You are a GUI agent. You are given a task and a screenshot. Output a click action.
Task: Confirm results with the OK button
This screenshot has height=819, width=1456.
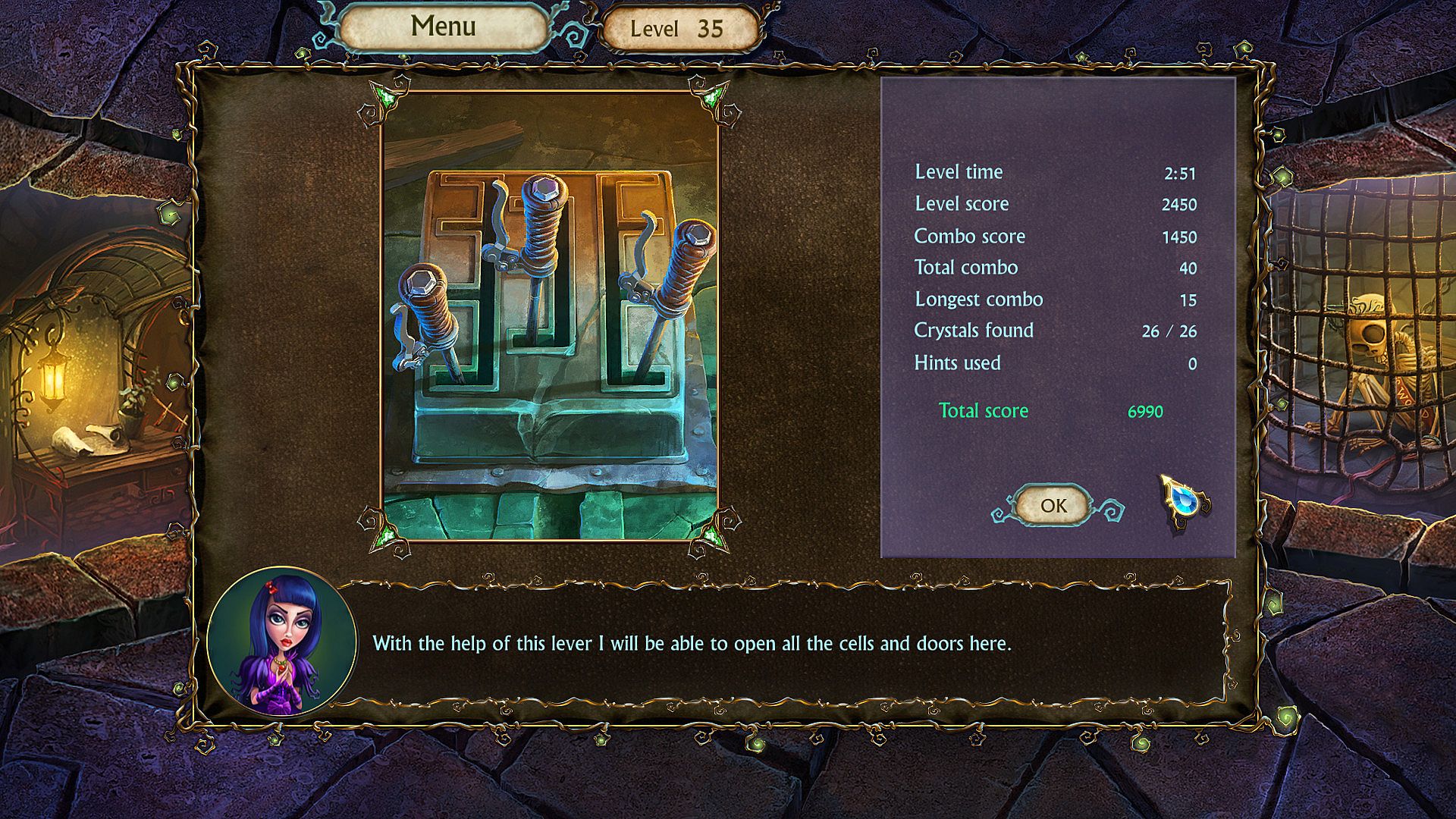pos(1053,506)
